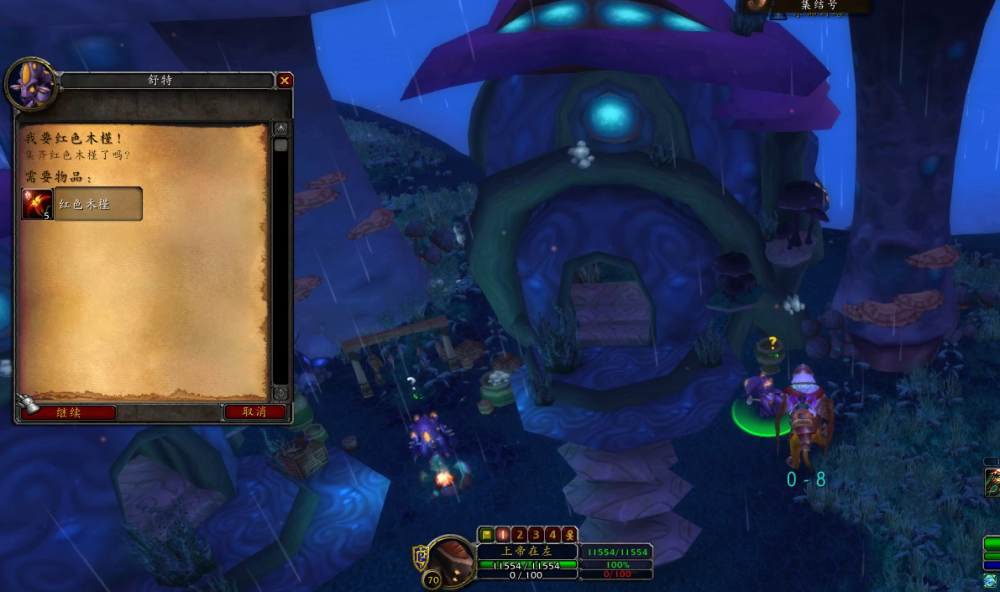Close the 舒特 quest window

point(285,80)
